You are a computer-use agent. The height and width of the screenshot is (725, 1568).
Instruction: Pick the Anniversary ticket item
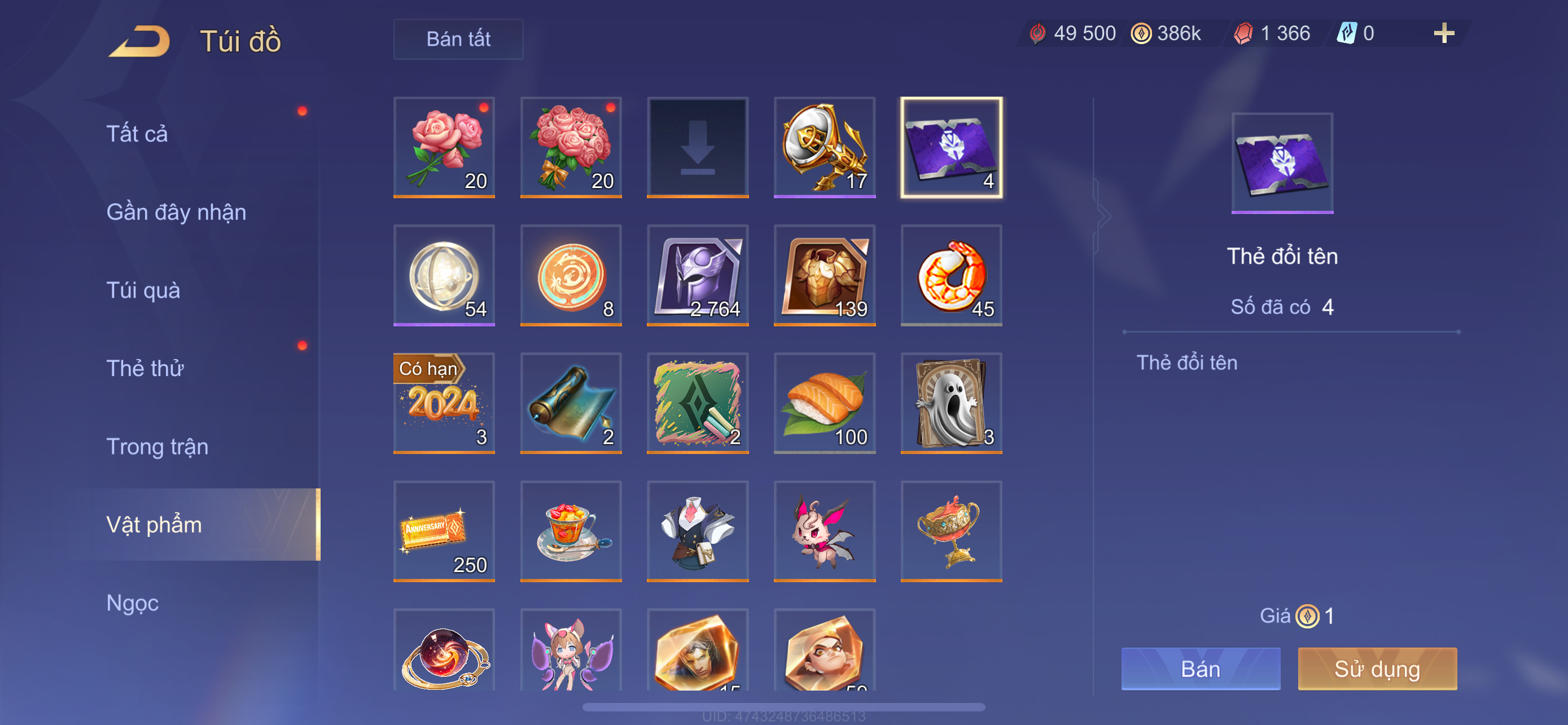pos(444,531)
